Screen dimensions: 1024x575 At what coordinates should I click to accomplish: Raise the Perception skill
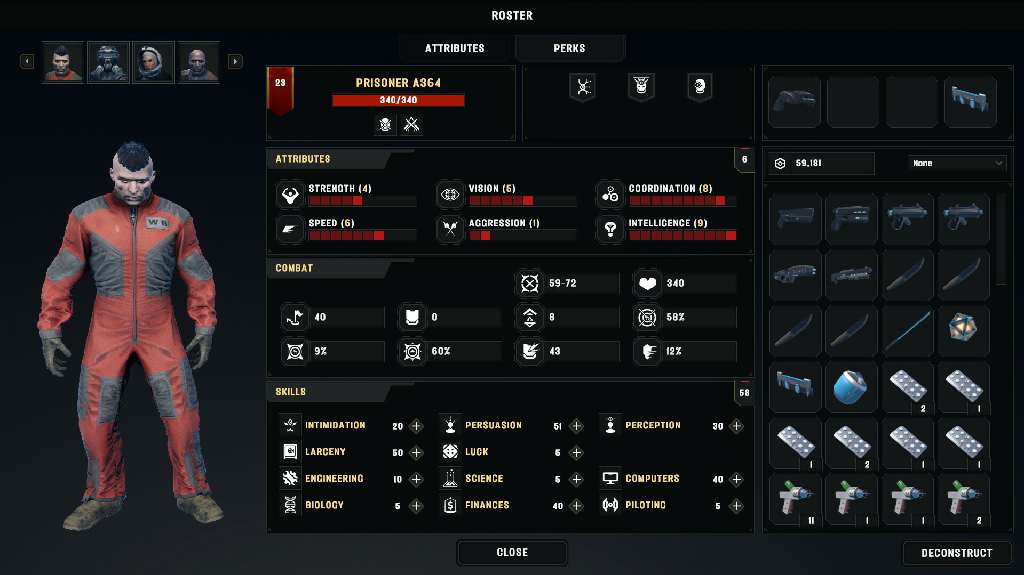click(736, 426)
